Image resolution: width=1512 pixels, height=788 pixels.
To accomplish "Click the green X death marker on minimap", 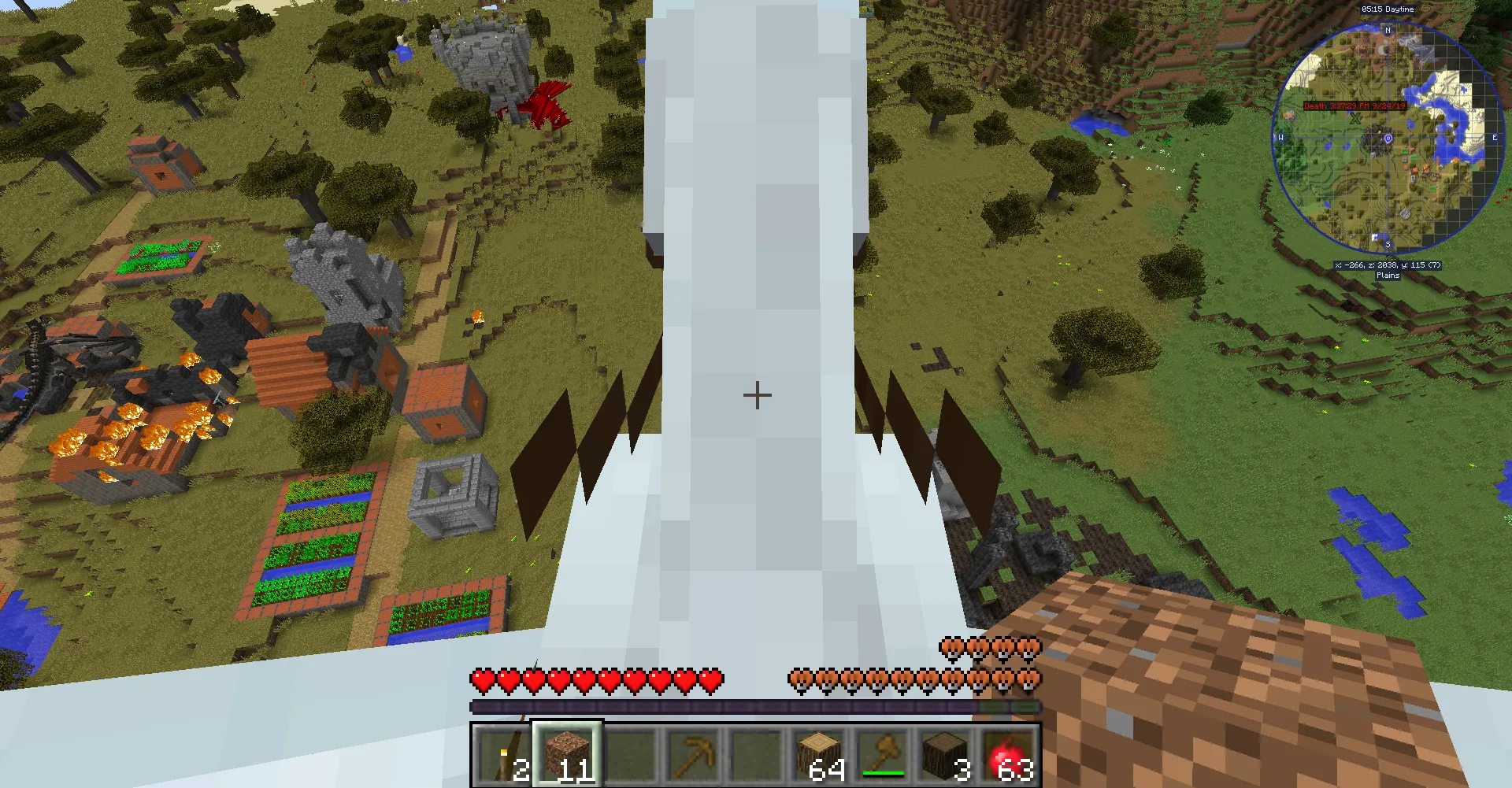I will (1354, 120).
